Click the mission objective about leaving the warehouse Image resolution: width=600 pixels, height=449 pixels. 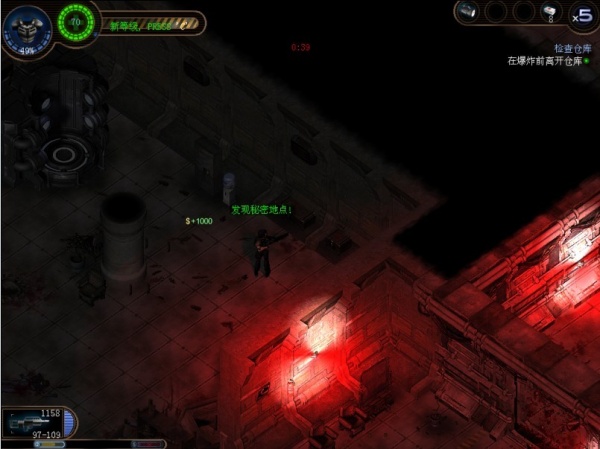pyautogui.click(x=547, y=61)
